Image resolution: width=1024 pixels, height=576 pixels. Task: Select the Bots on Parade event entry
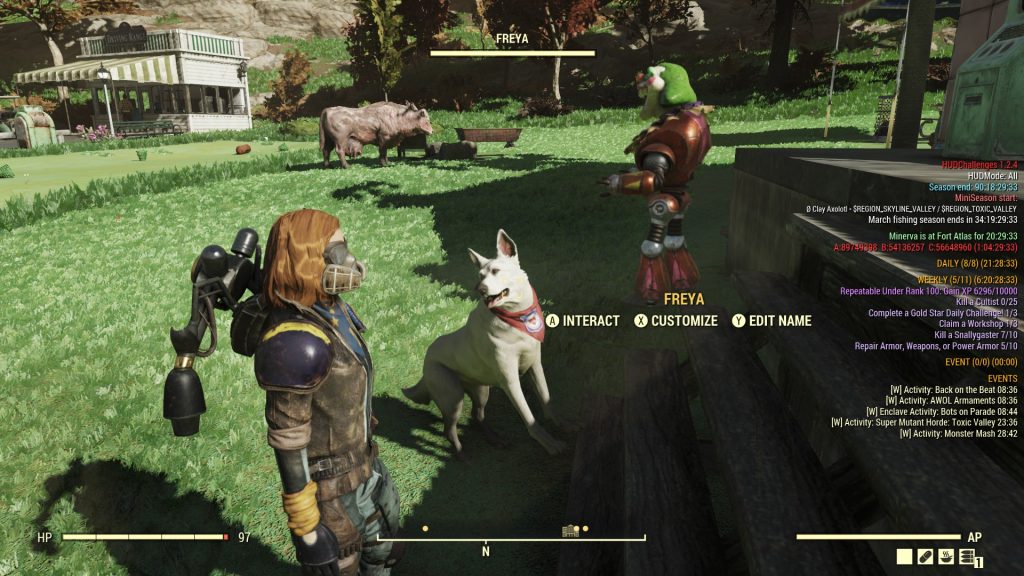tap(942, 411)
